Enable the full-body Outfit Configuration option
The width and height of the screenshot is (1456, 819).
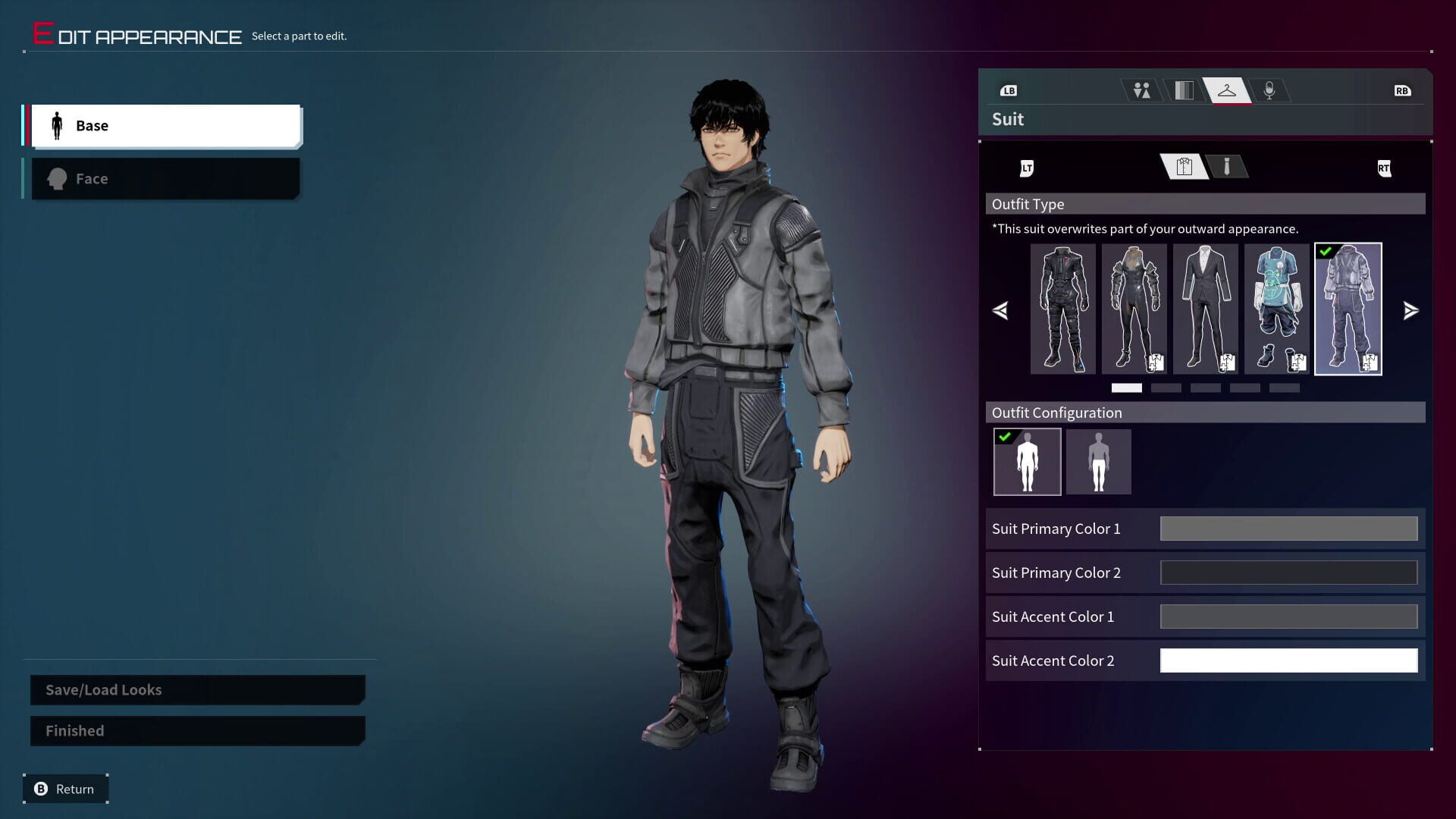(x=1027, y=461)
